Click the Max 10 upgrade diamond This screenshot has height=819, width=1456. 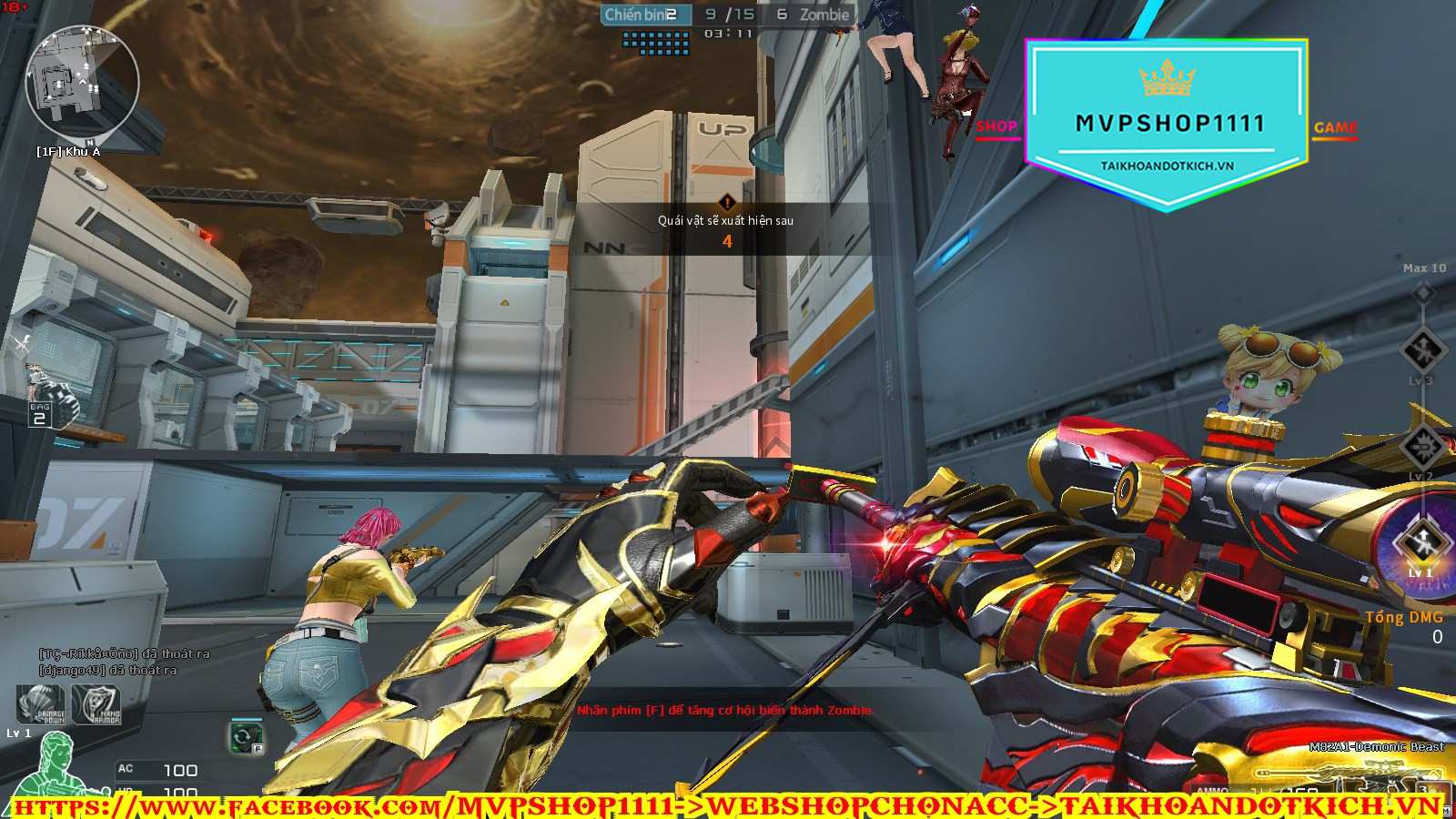point(1423,292)
